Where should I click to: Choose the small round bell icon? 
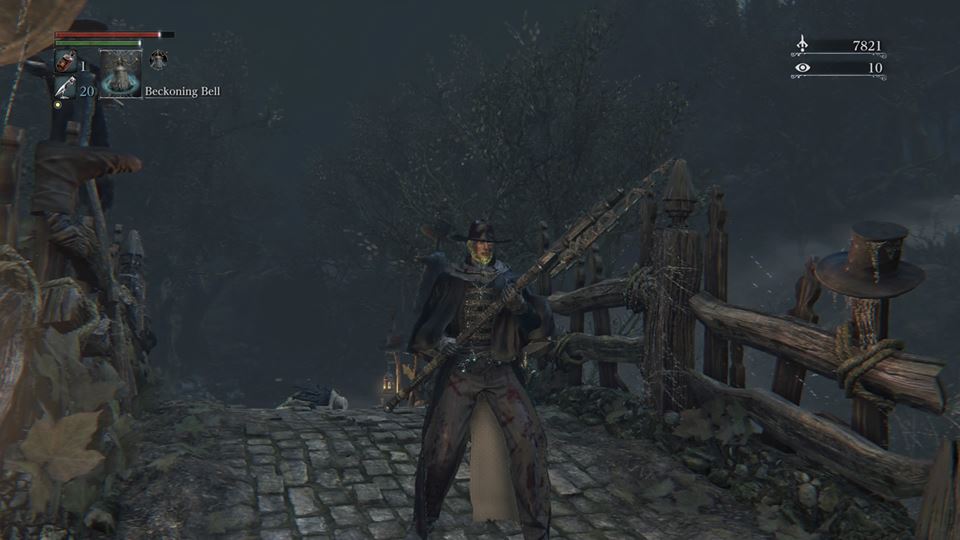pos(158,61)
